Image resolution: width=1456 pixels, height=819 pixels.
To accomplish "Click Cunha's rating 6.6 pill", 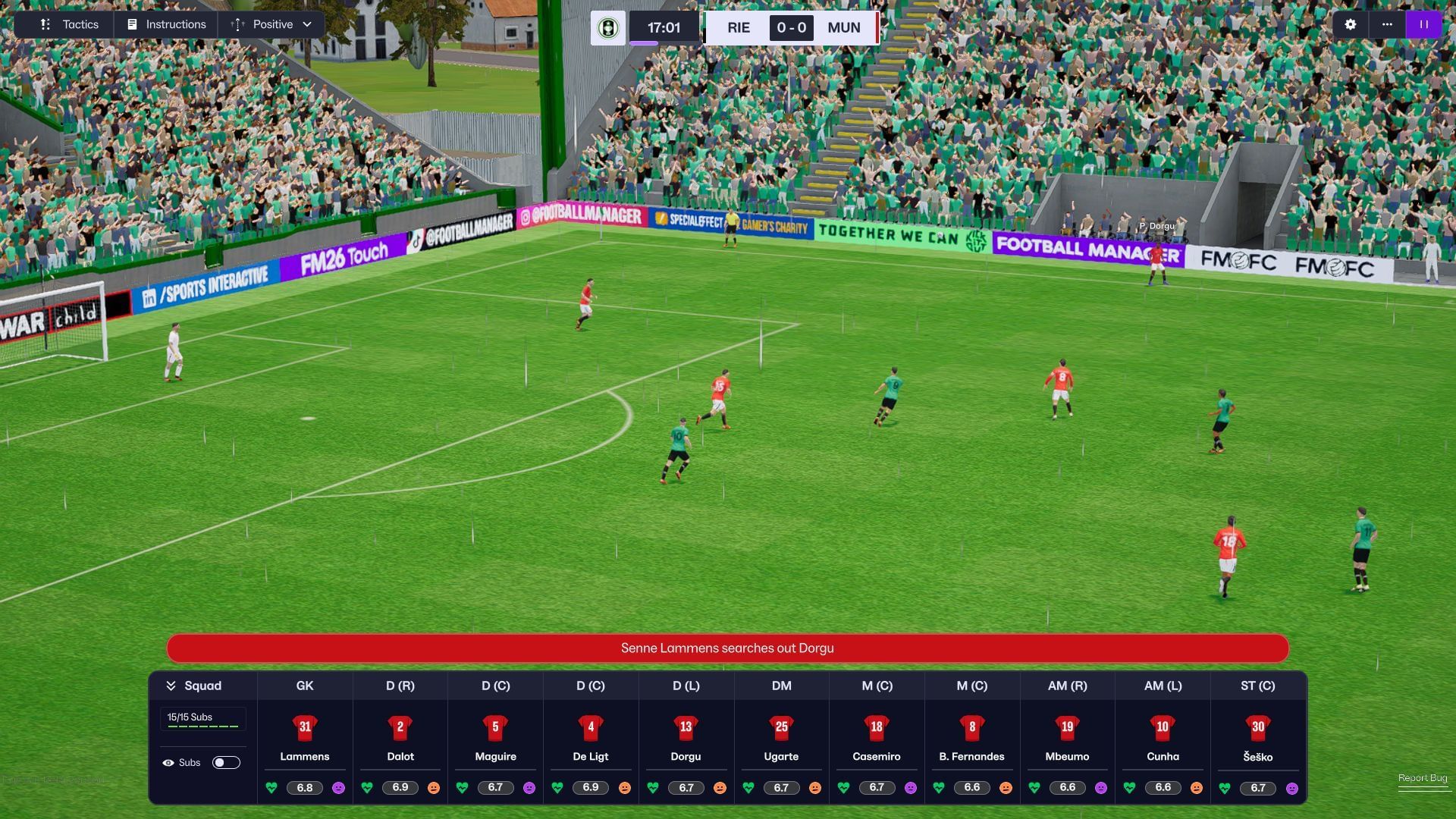I will click(1164, 788).
